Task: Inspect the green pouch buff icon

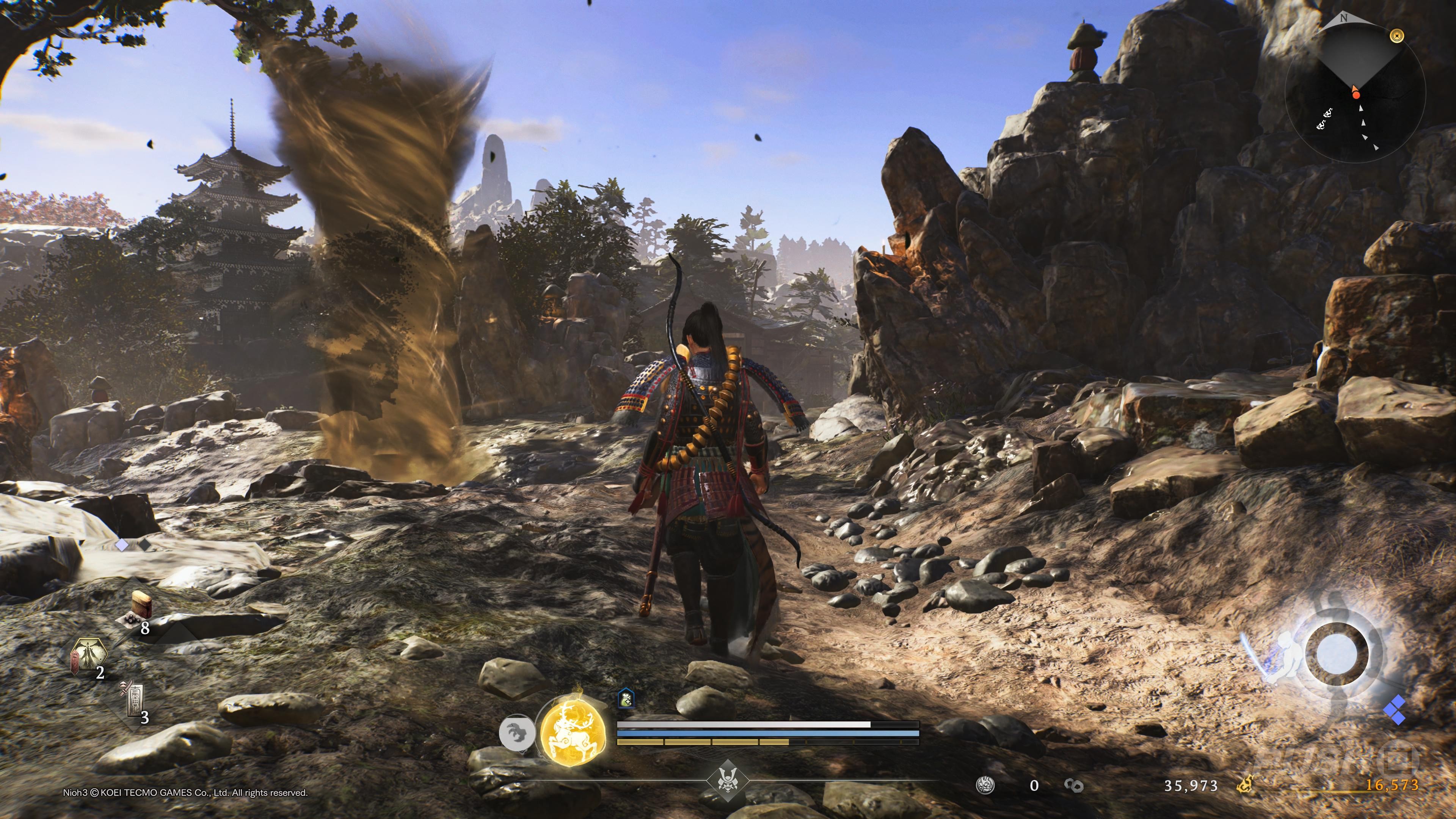Action: 626,699
